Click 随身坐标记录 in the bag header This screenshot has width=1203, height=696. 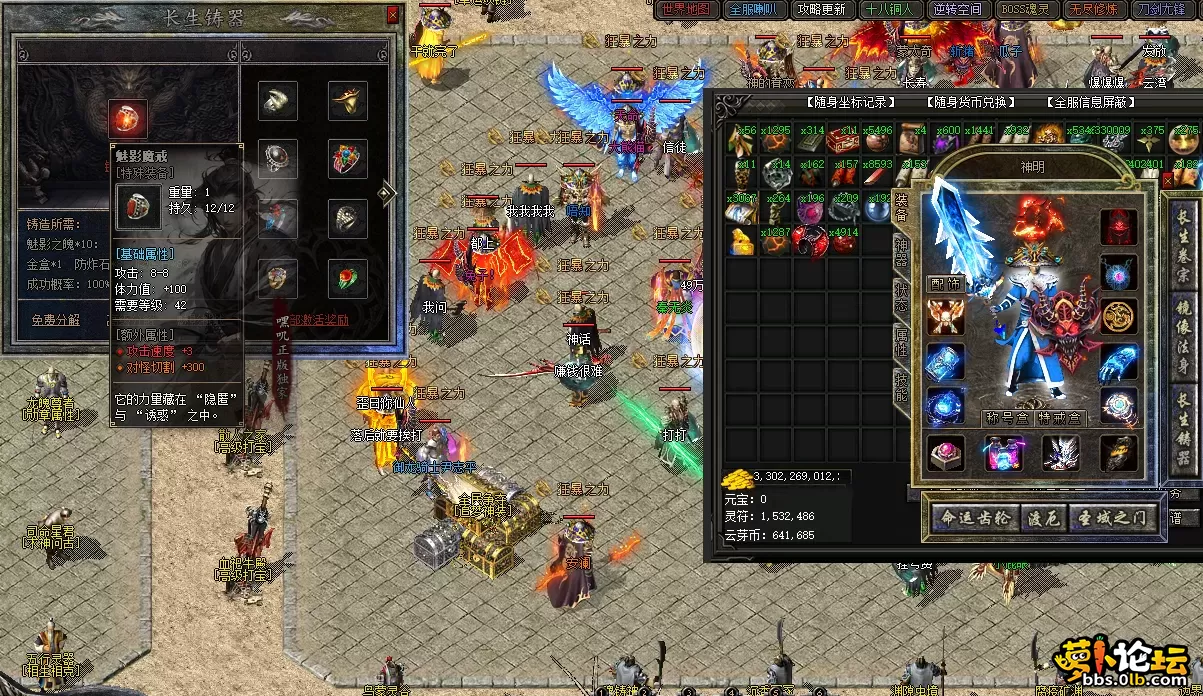tap(850, 102)
